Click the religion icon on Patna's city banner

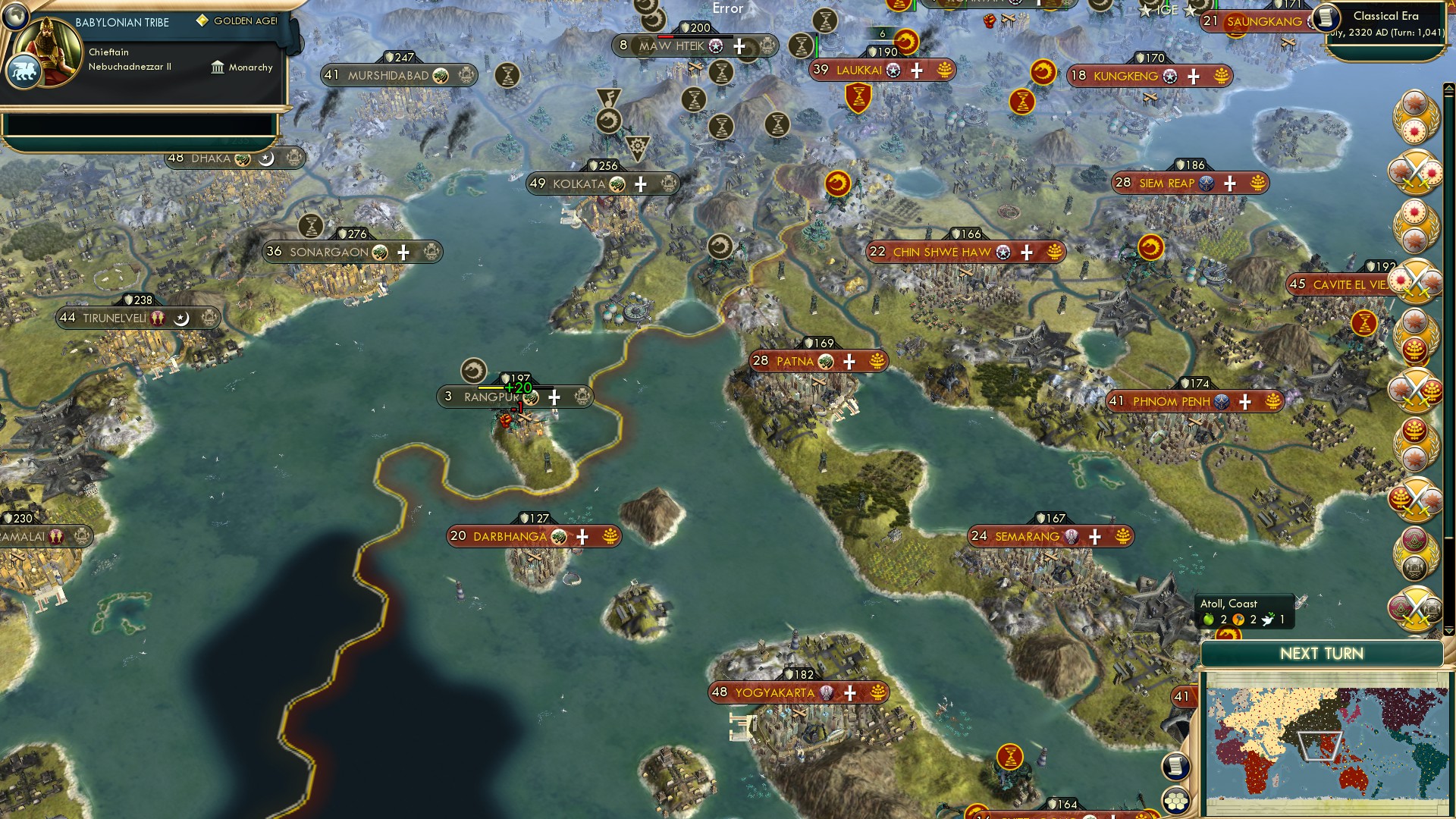click(826, 362)
